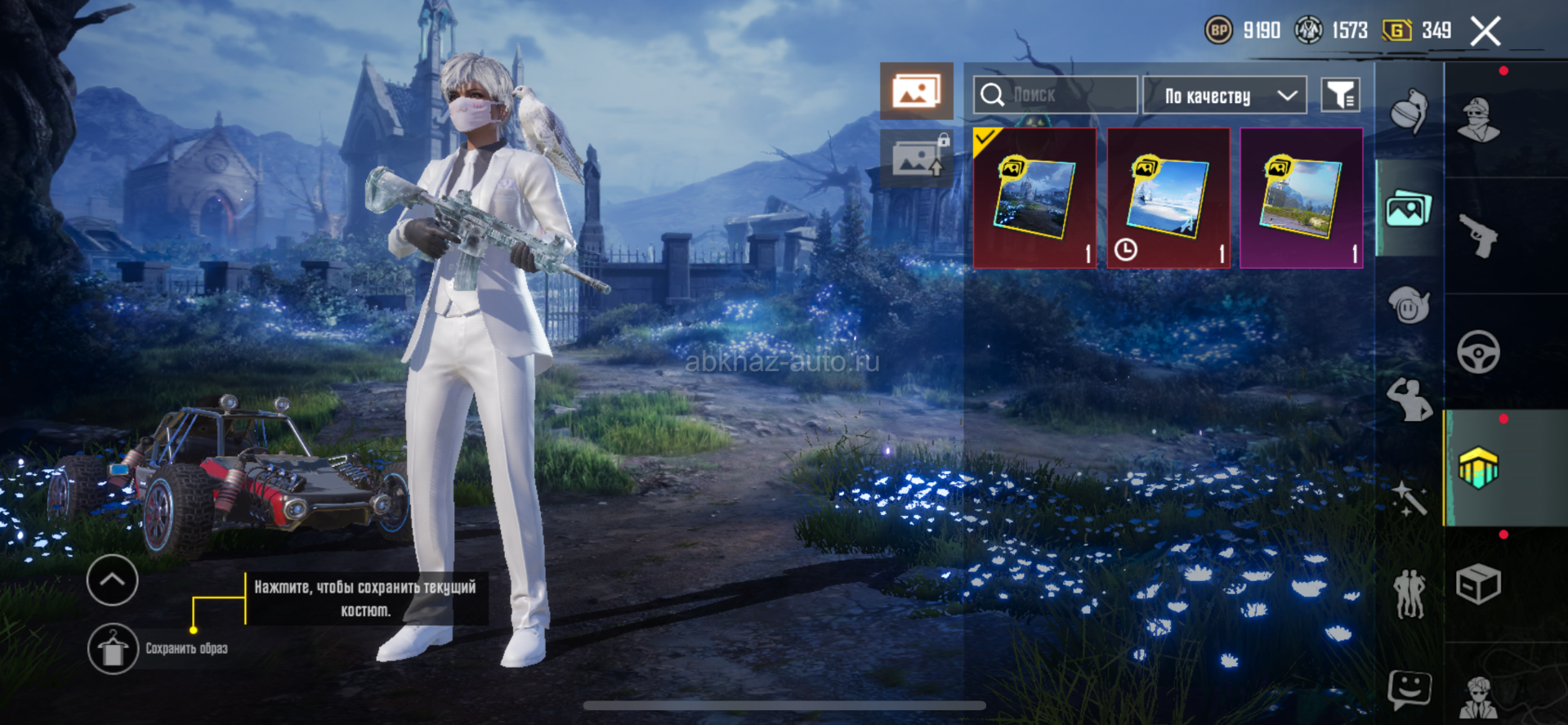The height and width of the screenshot is (725, 1568).
Task: Open the smiley chat-bubble category
Action: click(x=1409, y=689)
